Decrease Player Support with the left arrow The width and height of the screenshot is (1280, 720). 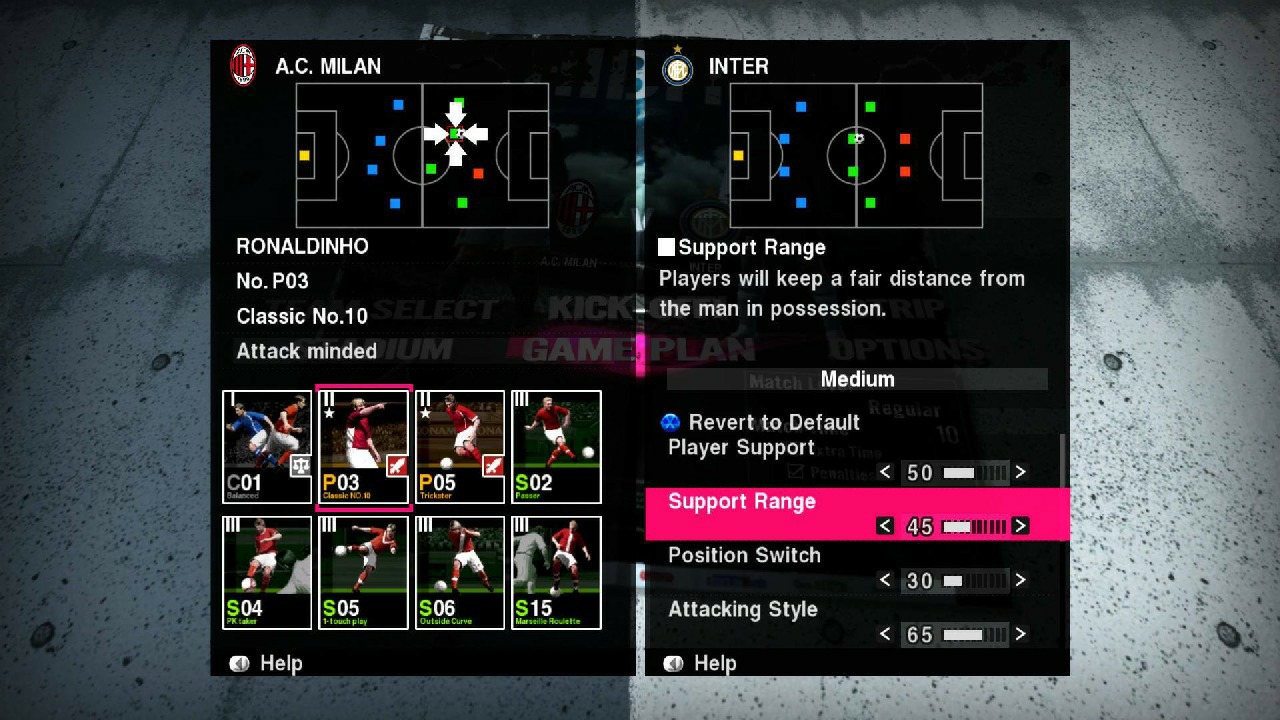click(884, 472)
